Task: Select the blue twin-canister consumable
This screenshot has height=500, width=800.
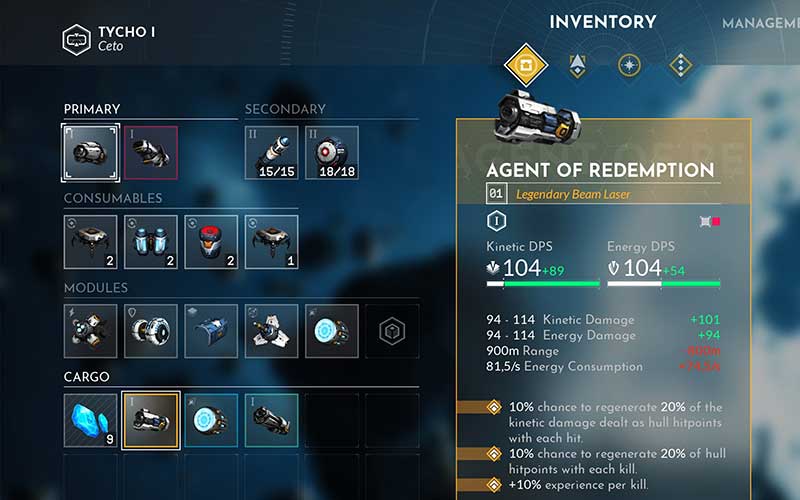Action: pyautogui.click(x=151, y=242)
